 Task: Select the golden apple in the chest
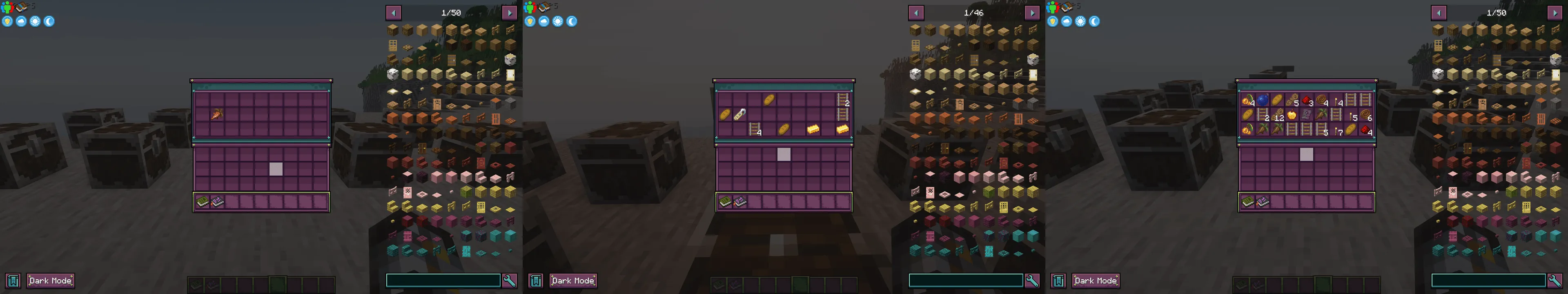pyautogui.click(x=1292, y=114)
